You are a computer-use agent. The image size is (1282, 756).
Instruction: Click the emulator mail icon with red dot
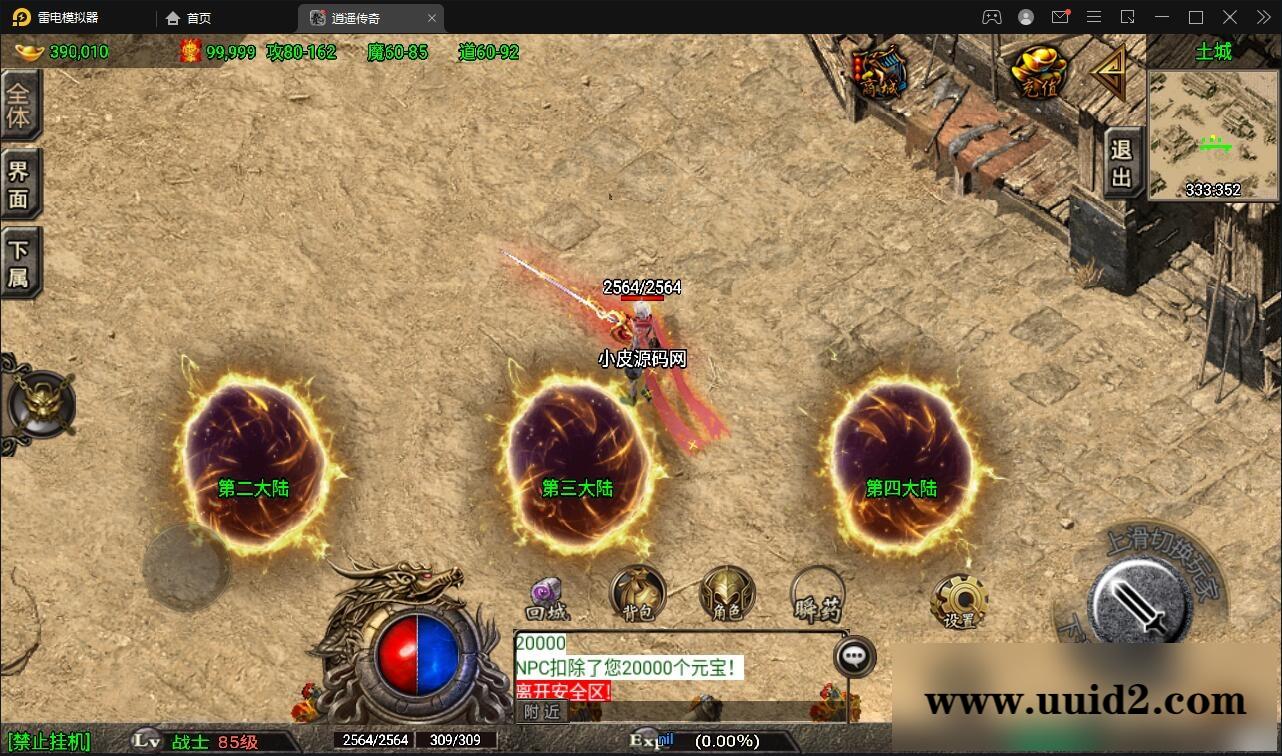point(1060,17)
